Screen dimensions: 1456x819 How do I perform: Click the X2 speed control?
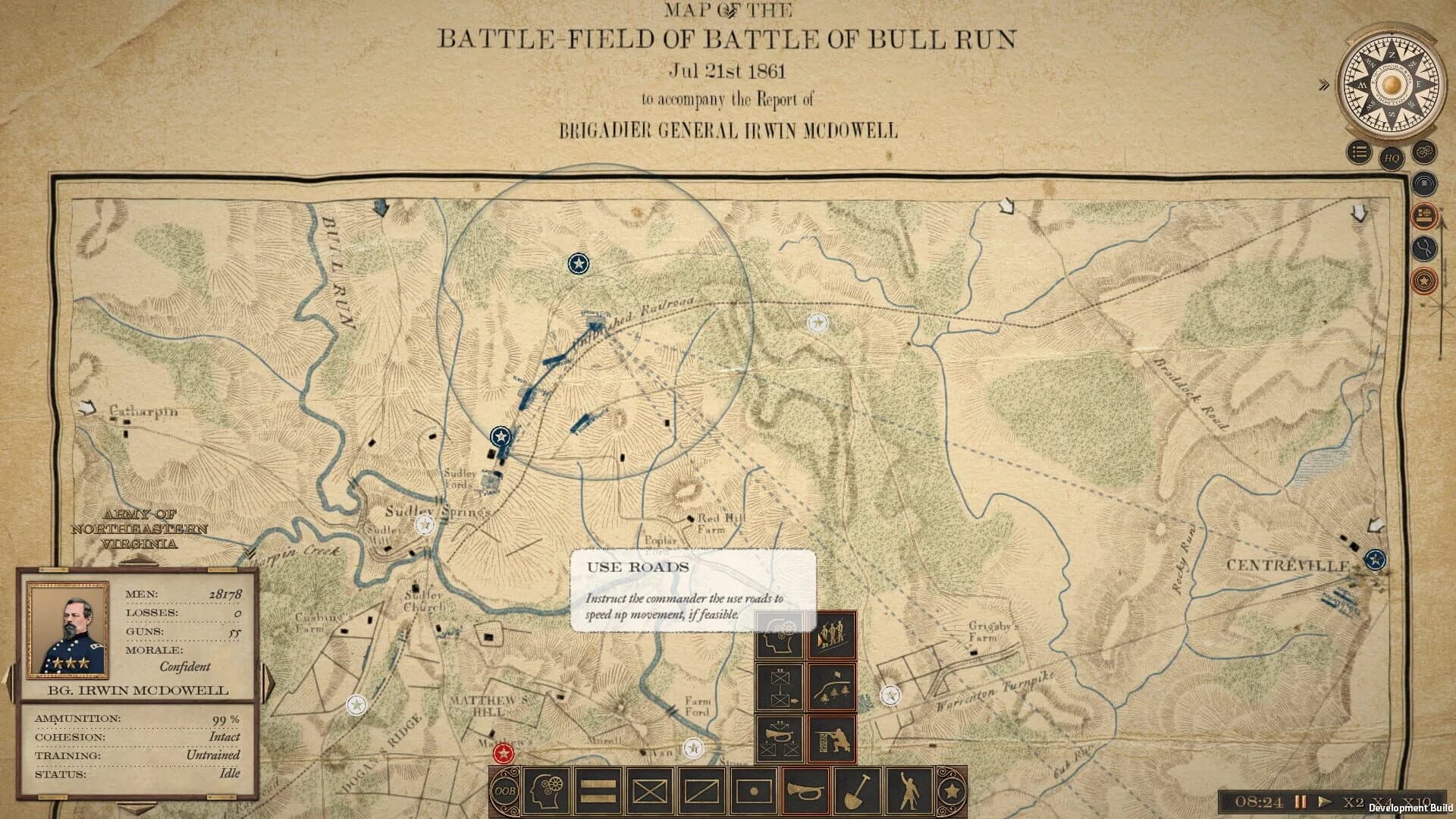coord(1355,802)
